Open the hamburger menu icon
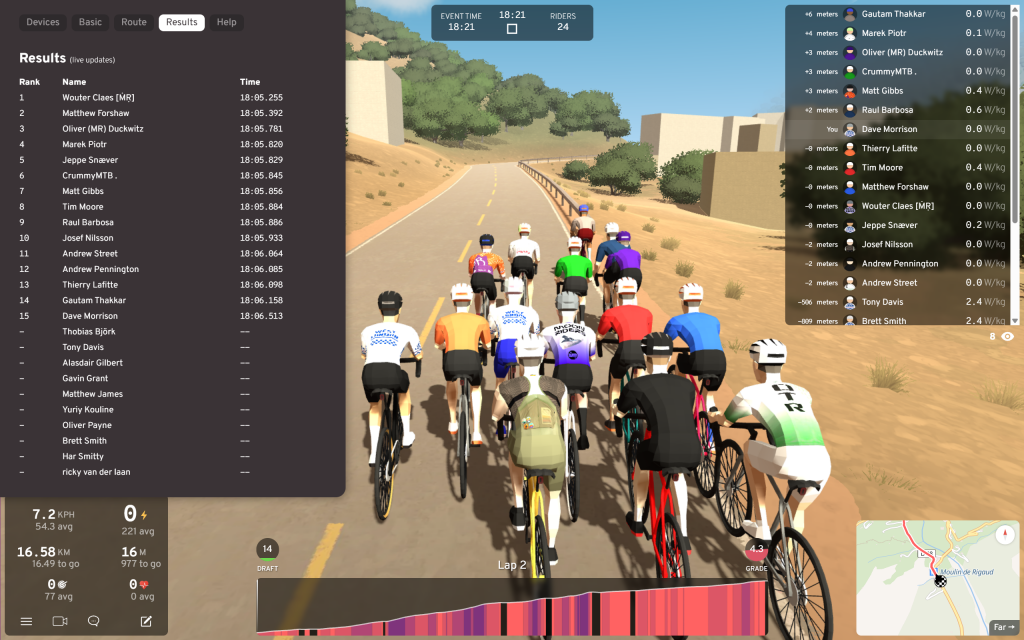 [27, 621]
